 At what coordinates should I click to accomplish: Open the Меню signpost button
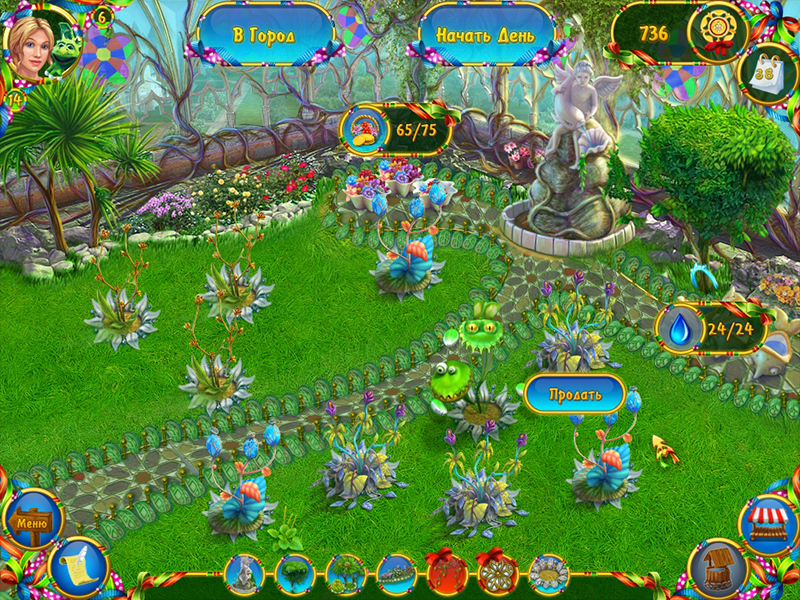pos(30,521)
